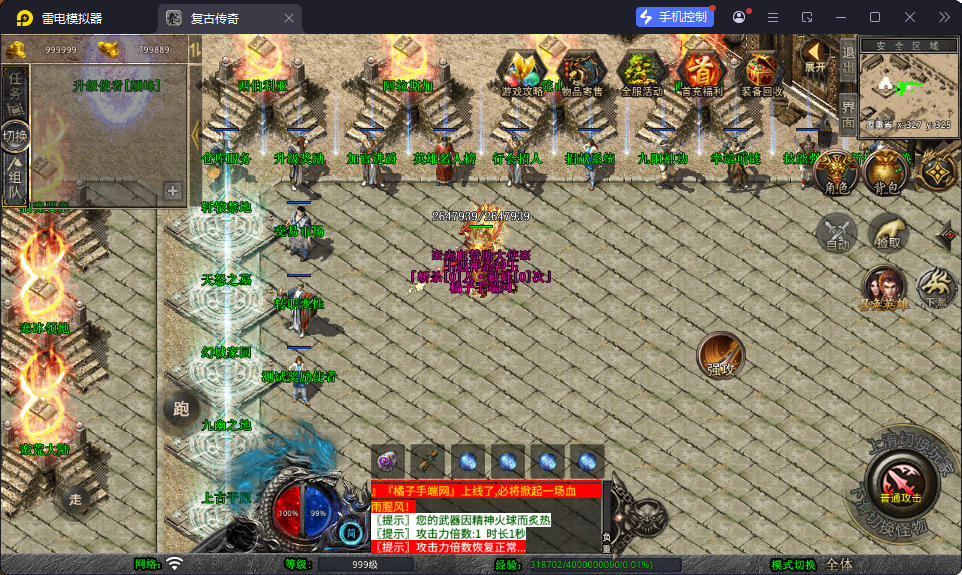The height and width of the screenshot is (575, 962).
Task: Toggle 自动 auto-combat mode
Action: tap(836, 233)
